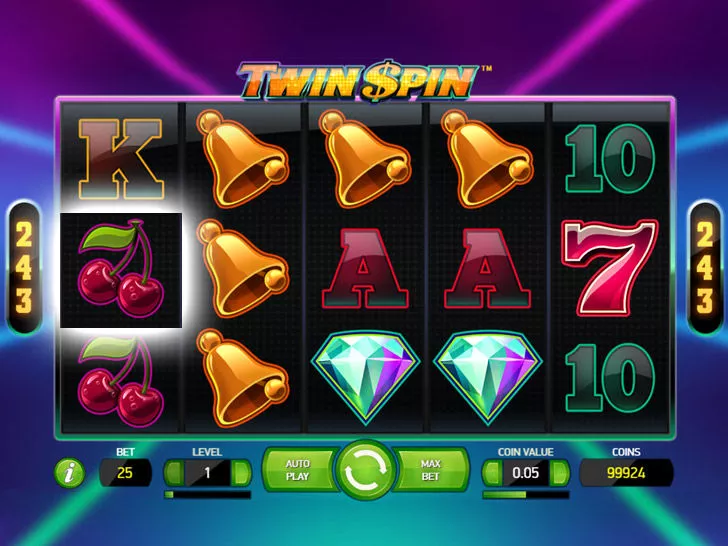Lower the Coin Value
This screenshot has width=728, height=546.
click(x=492, y=472)
